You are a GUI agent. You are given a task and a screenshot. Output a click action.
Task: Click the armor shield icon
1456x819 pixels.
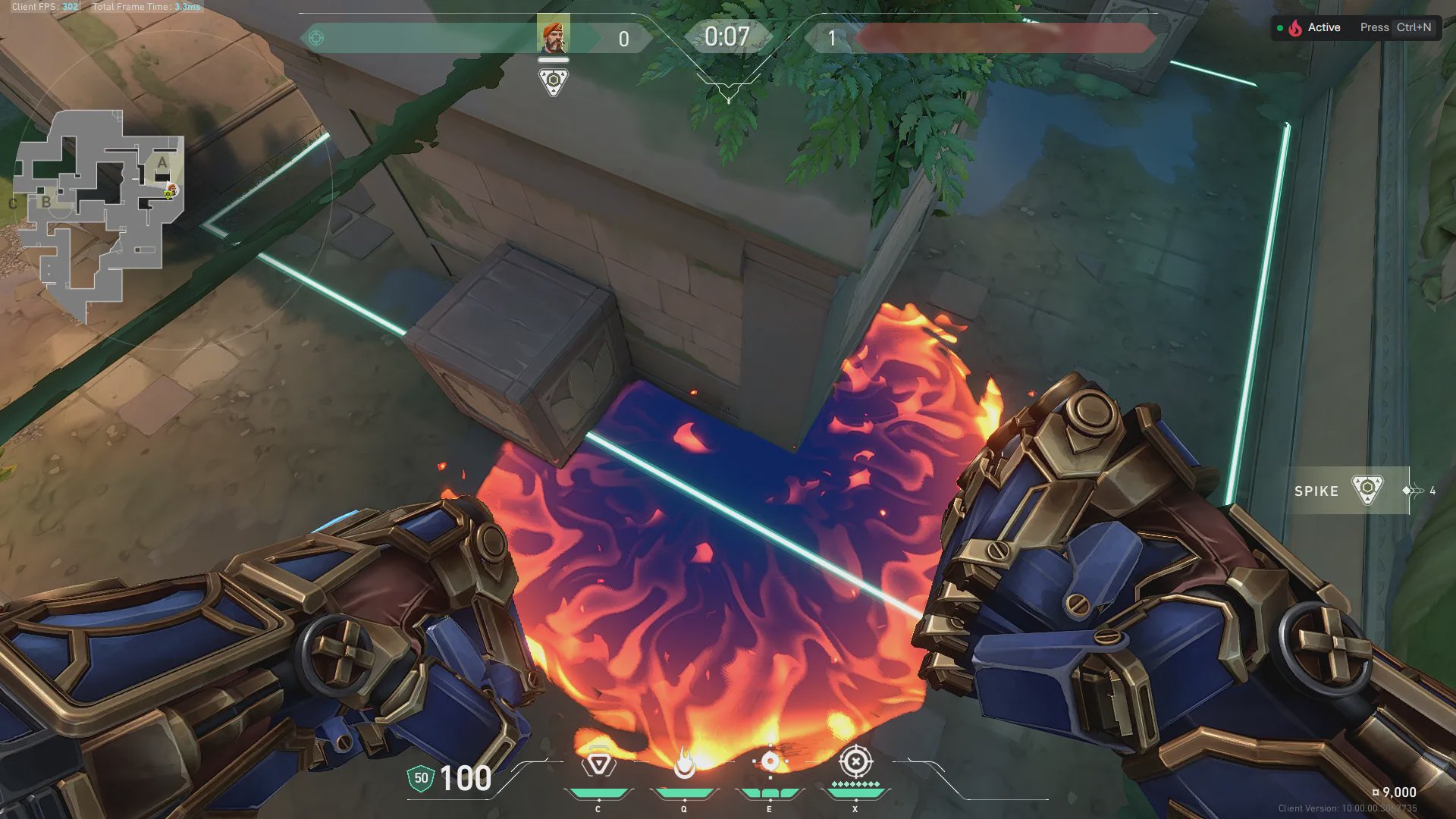pos(421,778)
